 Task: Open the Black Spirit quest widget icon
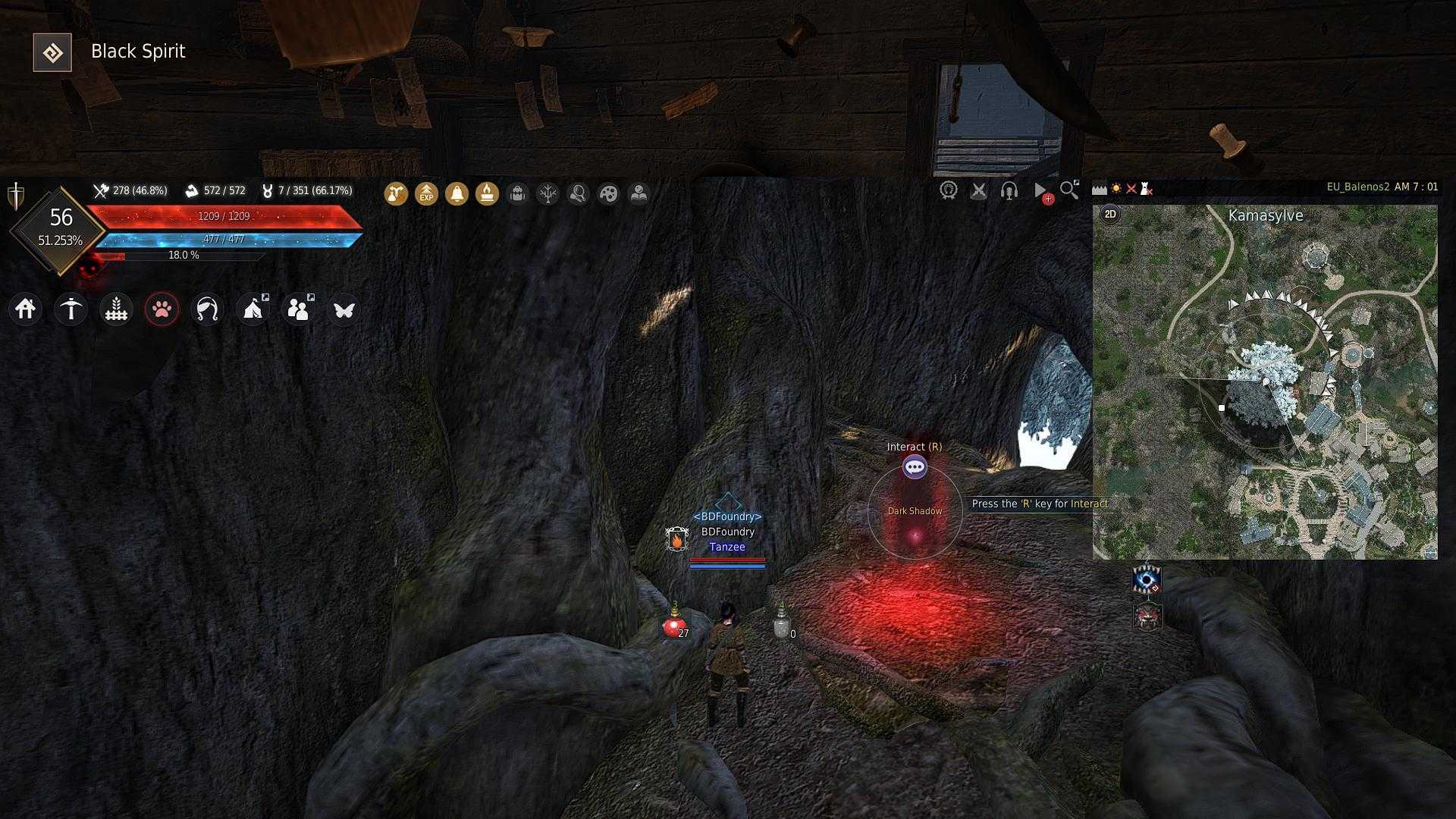point(52,52)
